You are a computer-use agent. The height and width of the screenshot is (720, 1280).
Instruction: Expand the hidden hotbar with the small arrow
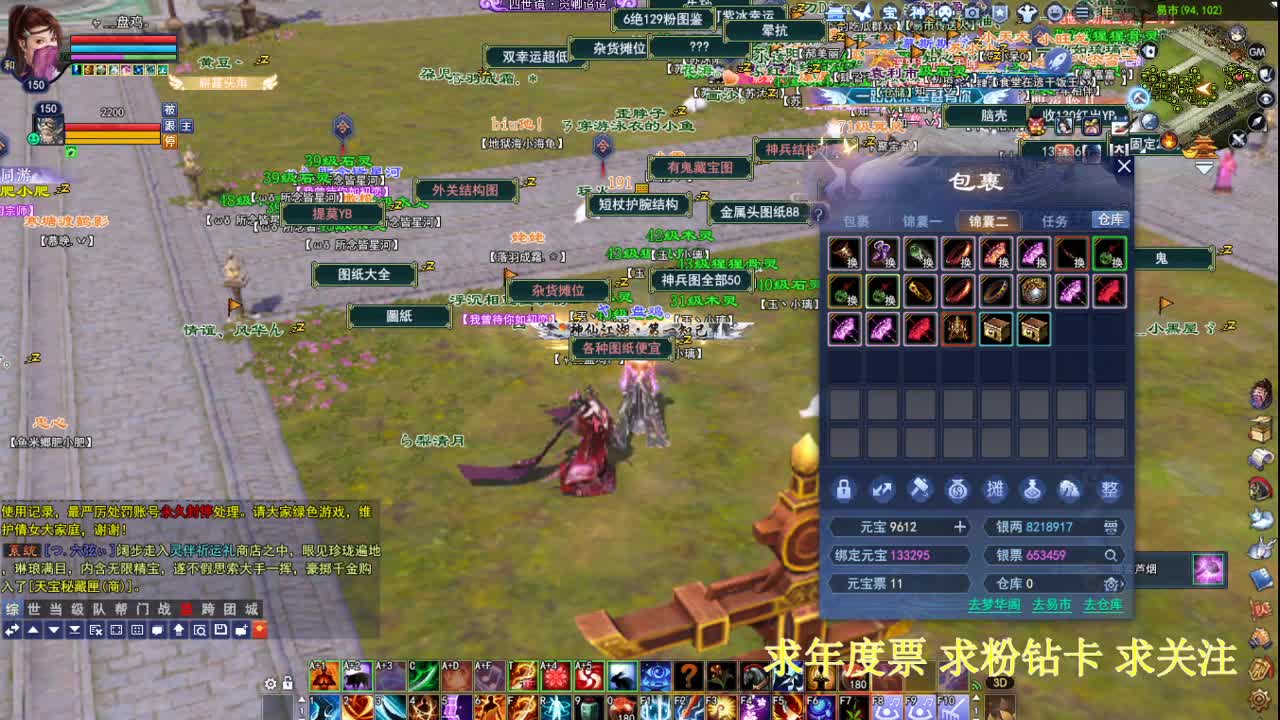click(x=302, y=697)
